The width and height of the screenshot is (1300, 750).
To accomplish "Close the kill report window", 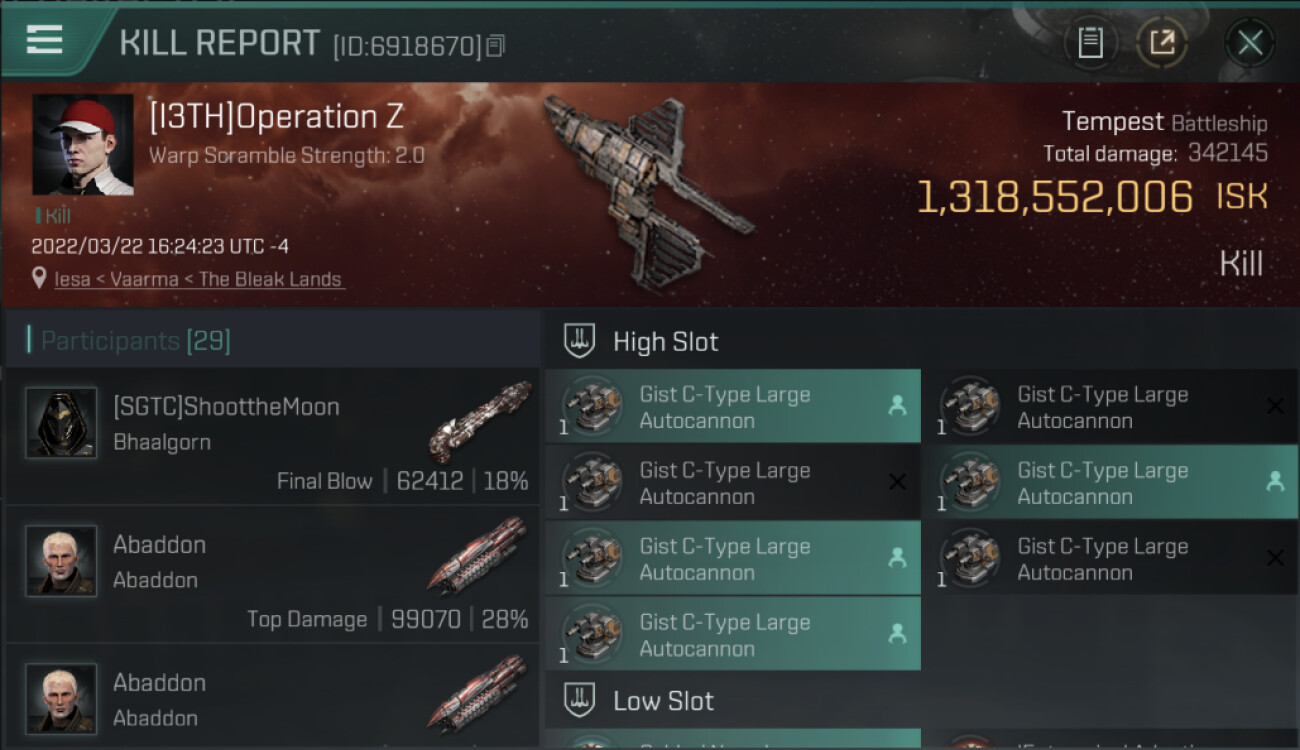I will [1249, 42].
